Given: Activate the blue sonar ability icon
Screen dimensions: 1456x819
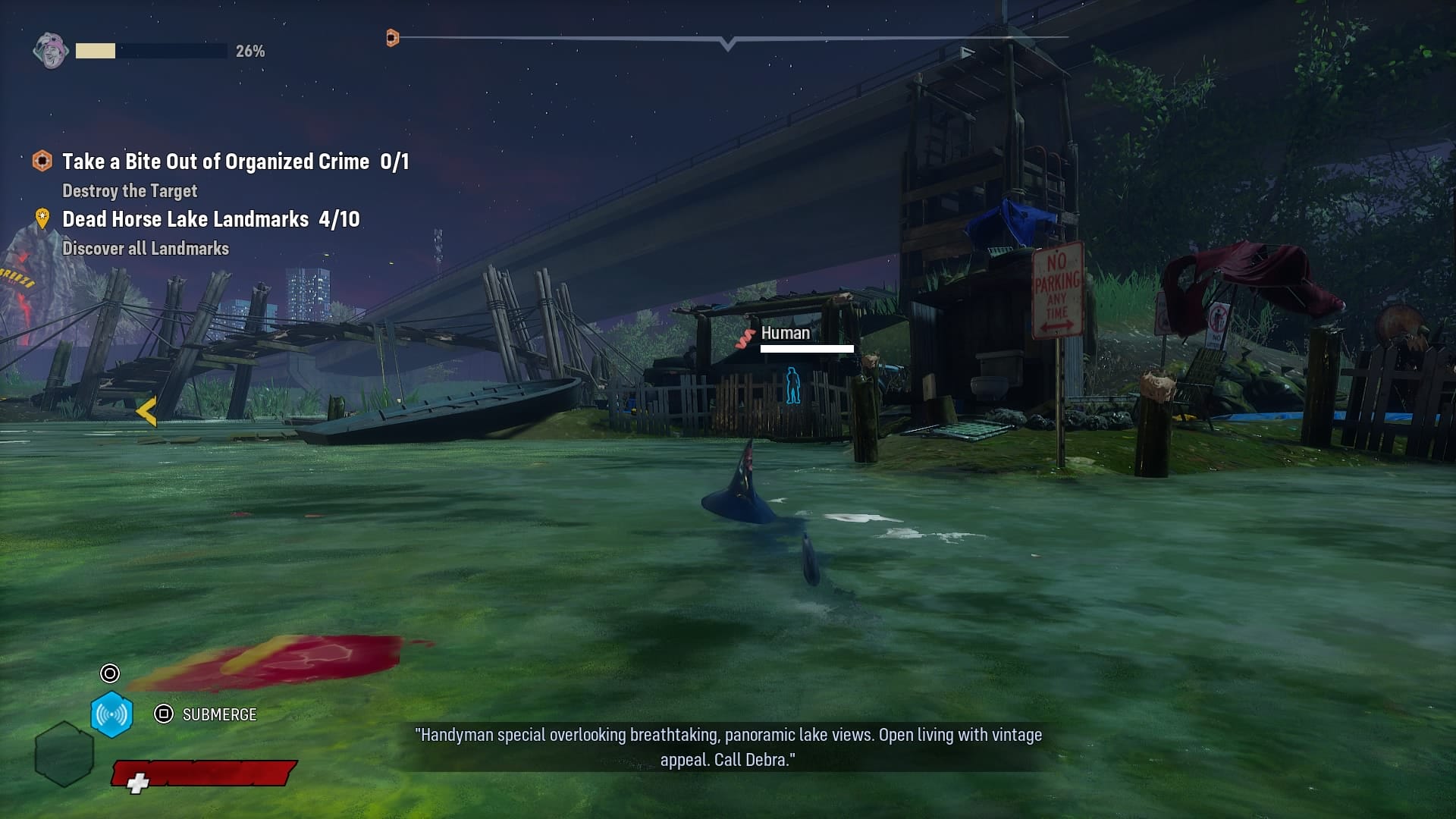Looking at the screenshot, I should coord(111,714).
